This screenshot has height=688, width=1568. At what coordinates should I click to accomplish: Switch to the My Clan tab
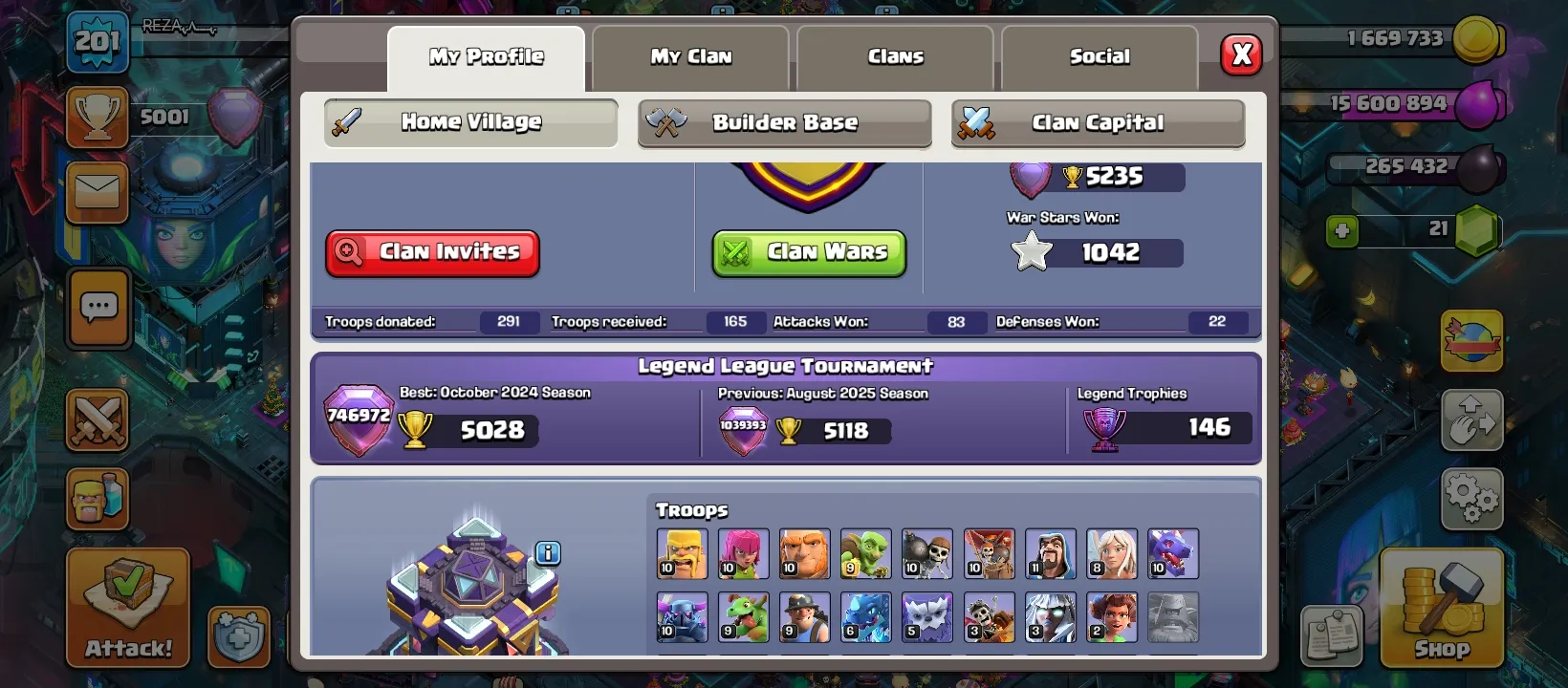(690, 57)
